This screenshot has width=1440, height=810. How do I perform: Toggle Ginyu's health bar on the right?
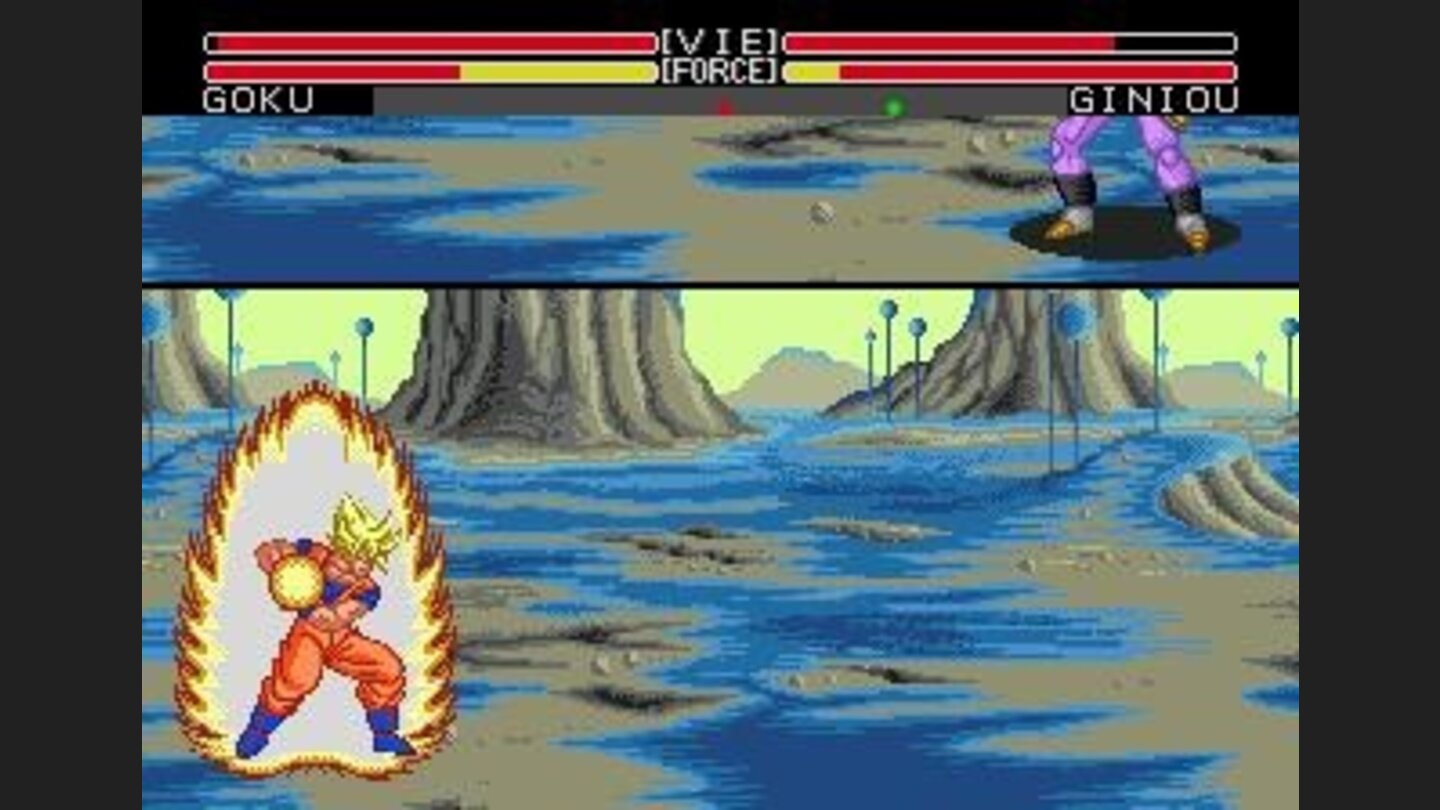click(950, 41)
